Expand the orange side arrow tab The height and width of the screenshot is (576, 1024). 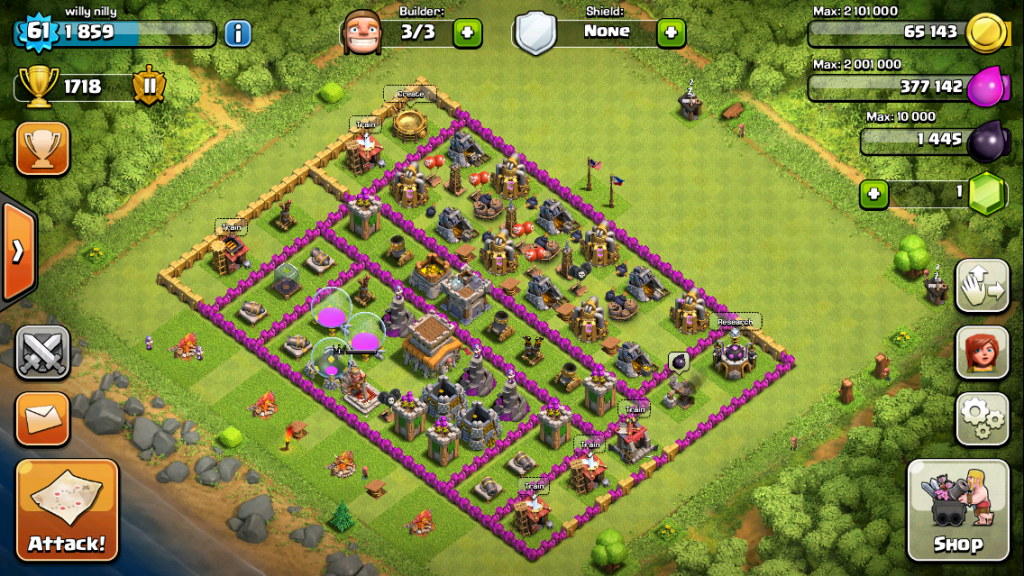pyautogui.click(x=17, y=251)
